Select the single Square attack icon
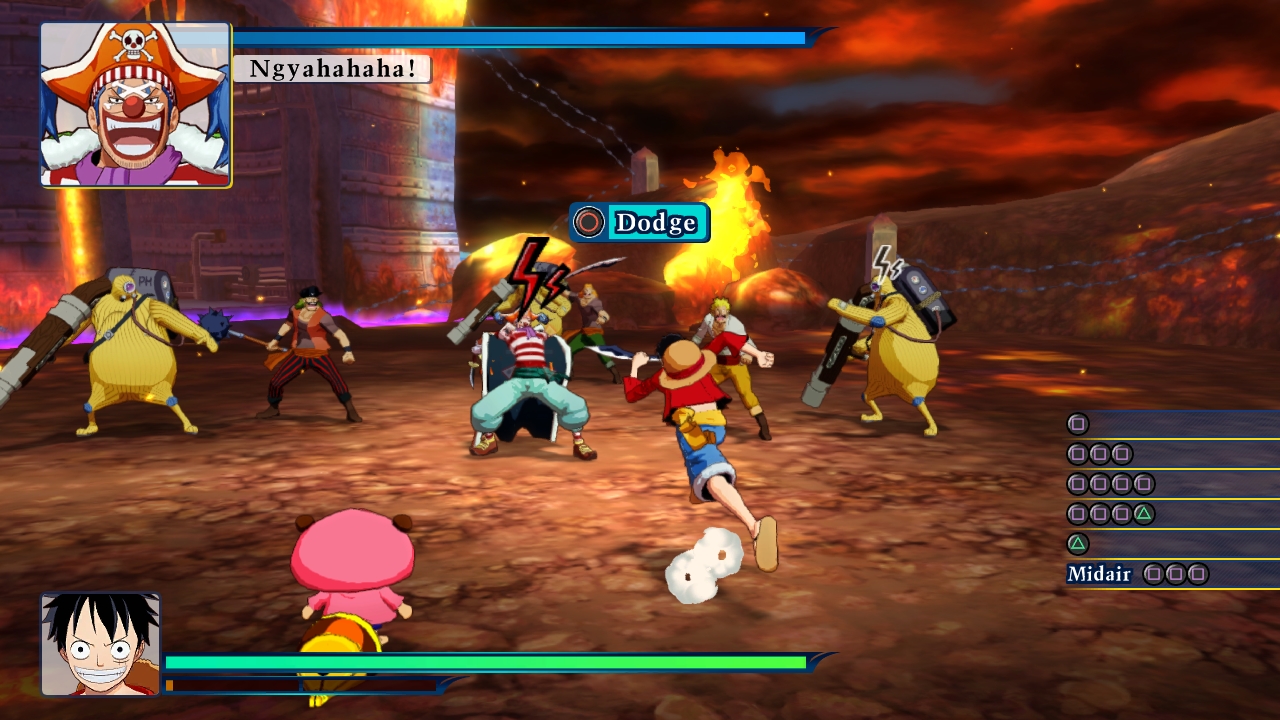 tap(1077, 424)
